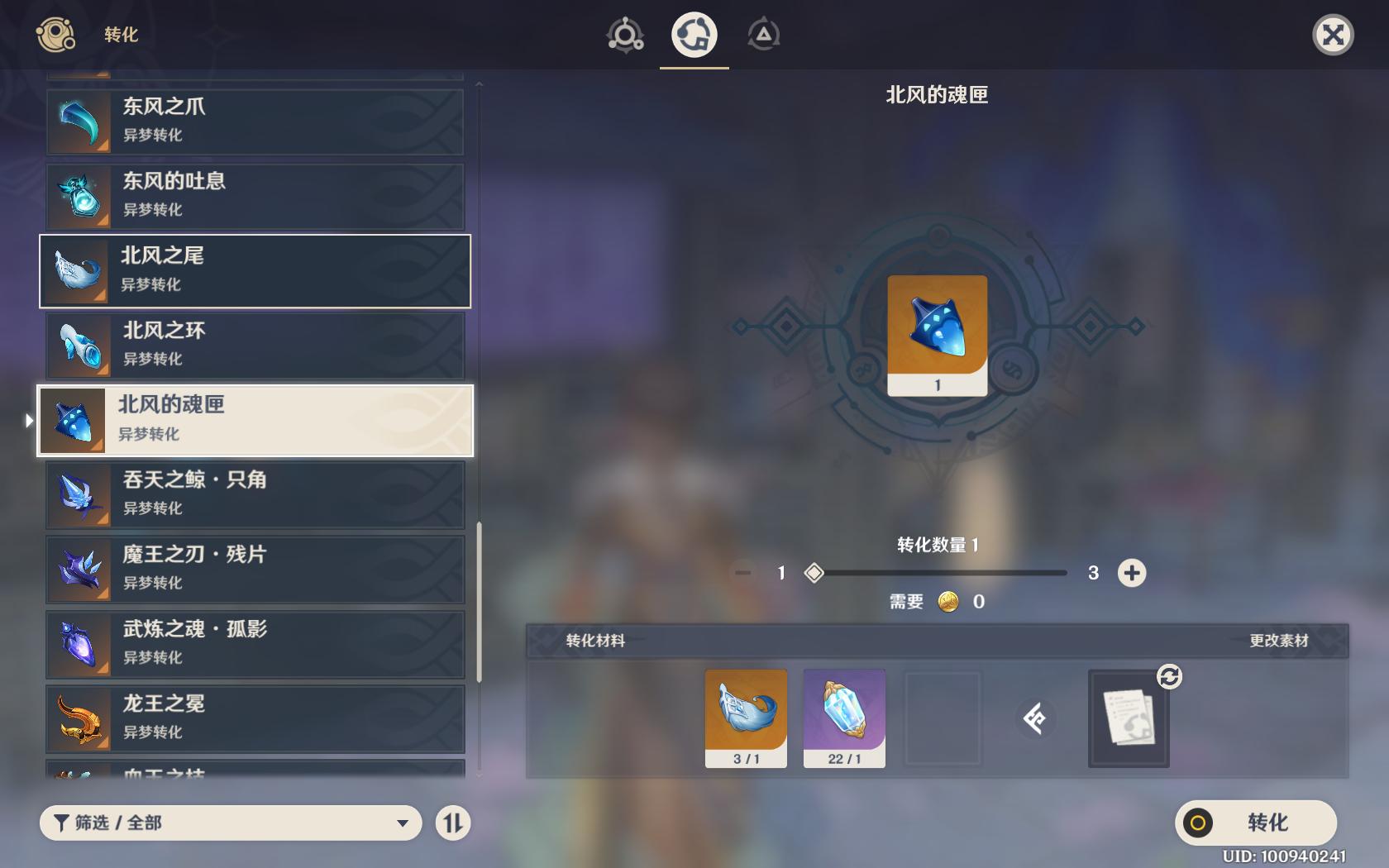Click the sort order icon near the filter

[x=452, y=823]
